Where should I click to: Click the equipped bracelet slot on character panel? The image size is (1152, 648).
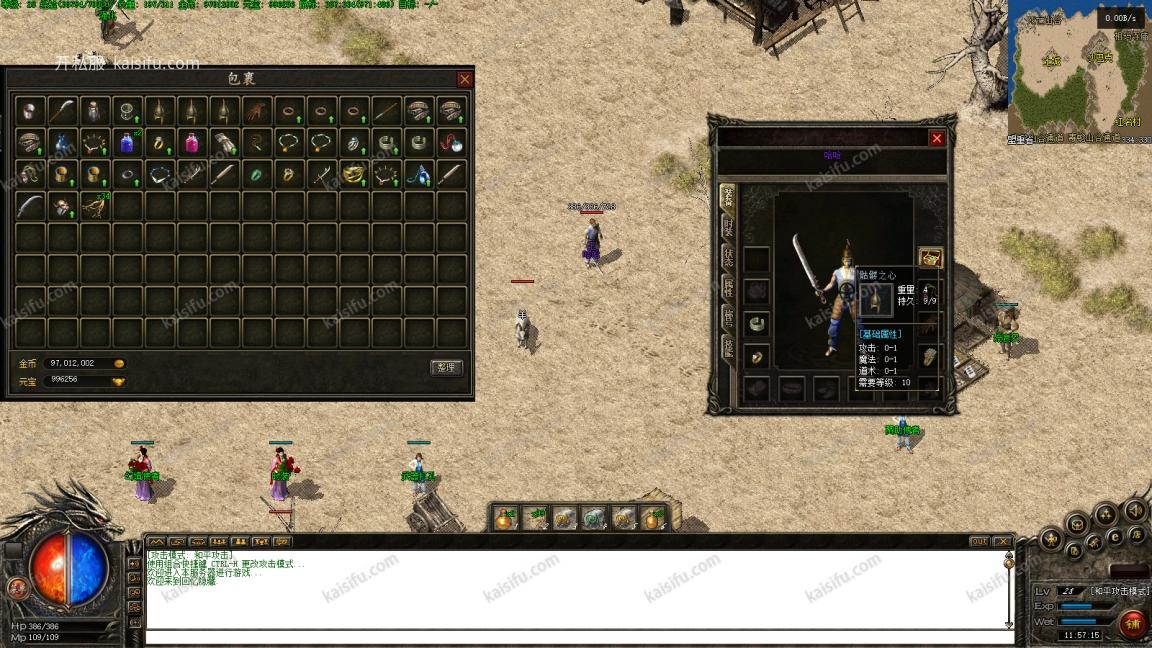click(757, 325)
